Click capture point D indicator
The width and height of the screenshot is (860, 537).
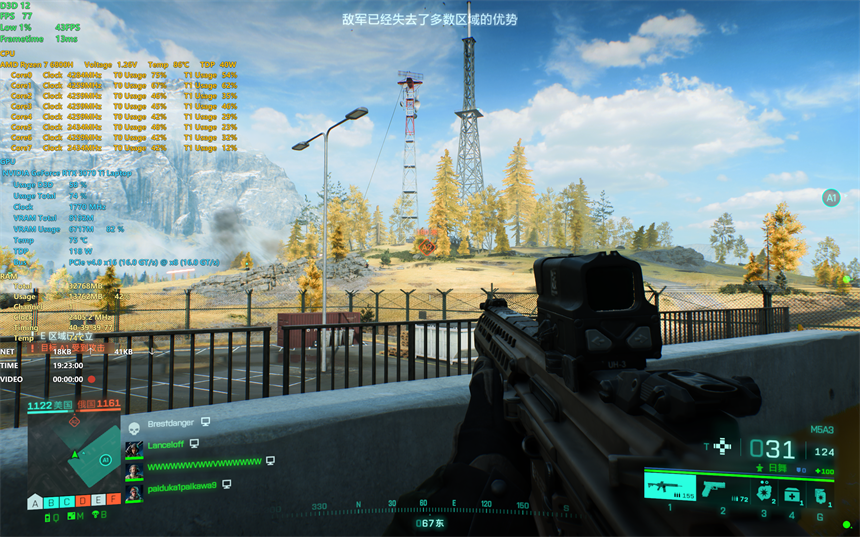tap(83, 501)
